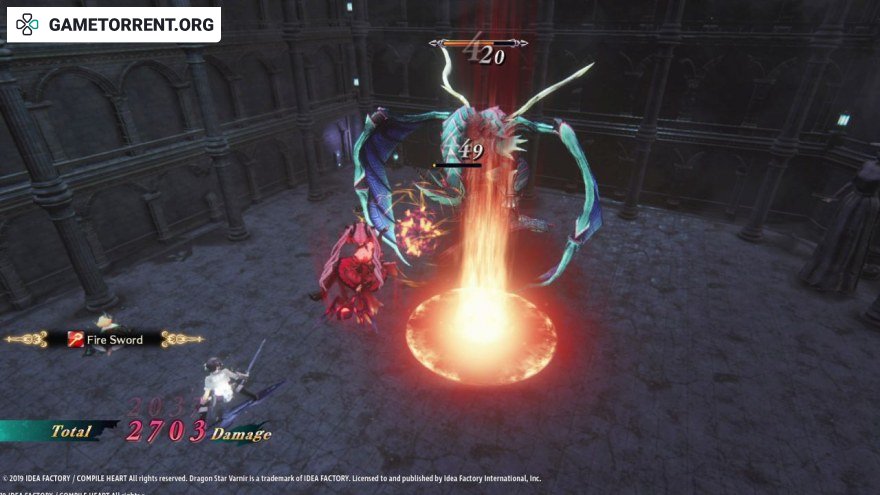Select the Fire Sword skill banner

point(105,340)
